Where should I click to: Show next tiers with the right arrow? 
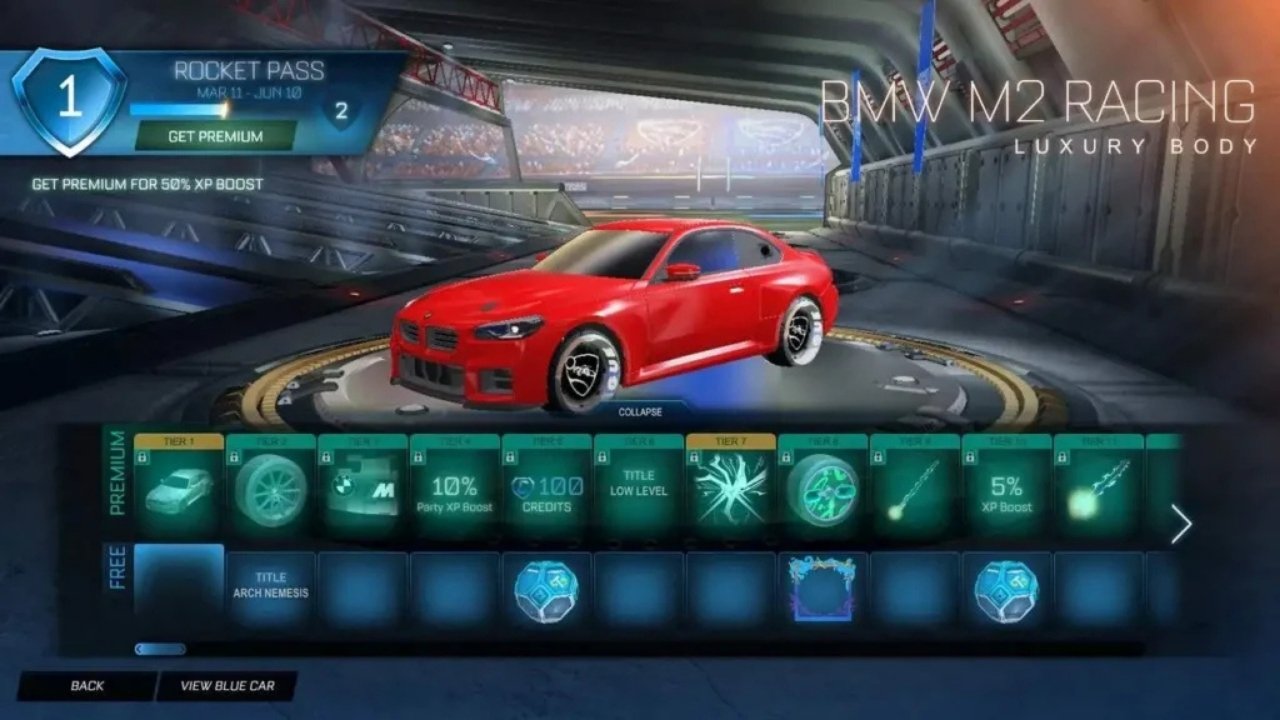[1181, 524]
